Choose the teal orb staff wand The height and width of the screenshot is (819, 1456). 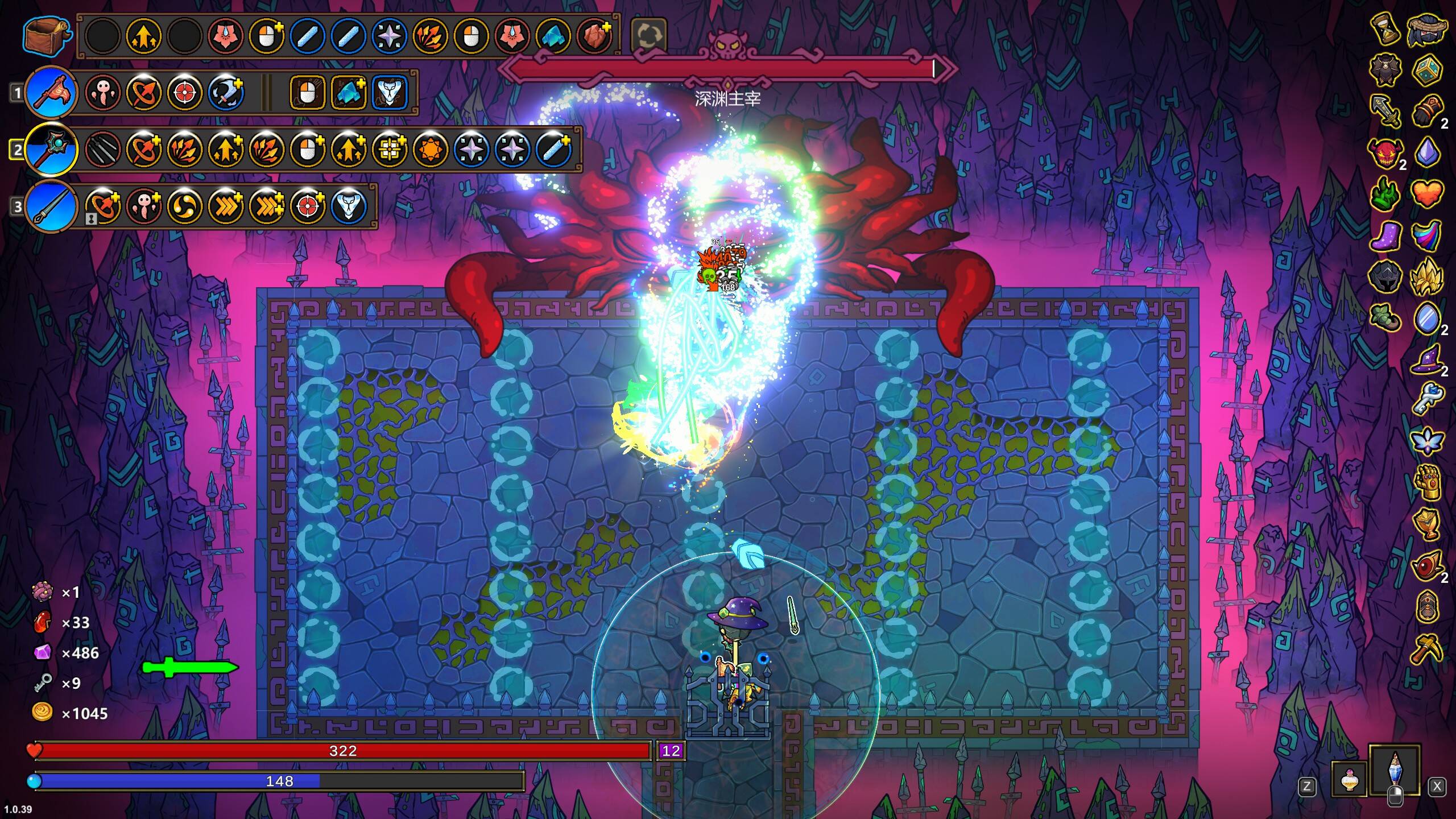pos(51,149)
